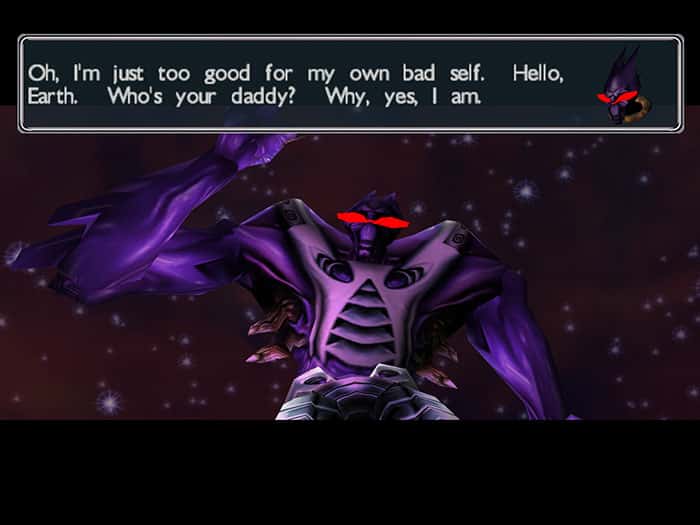Advance the "Who's your daddy?" dialogue box
Image resolution: width=700 pixels, height=525 pixels.
click(300, 85)
